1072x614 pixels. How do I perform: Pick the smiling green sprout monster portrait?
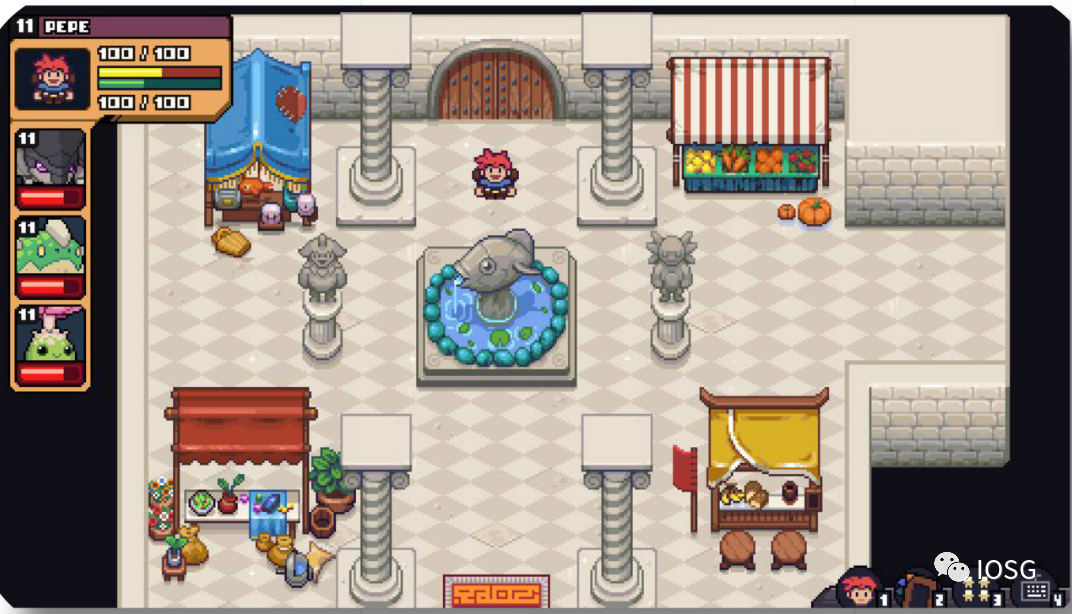[x=50, y=336]
